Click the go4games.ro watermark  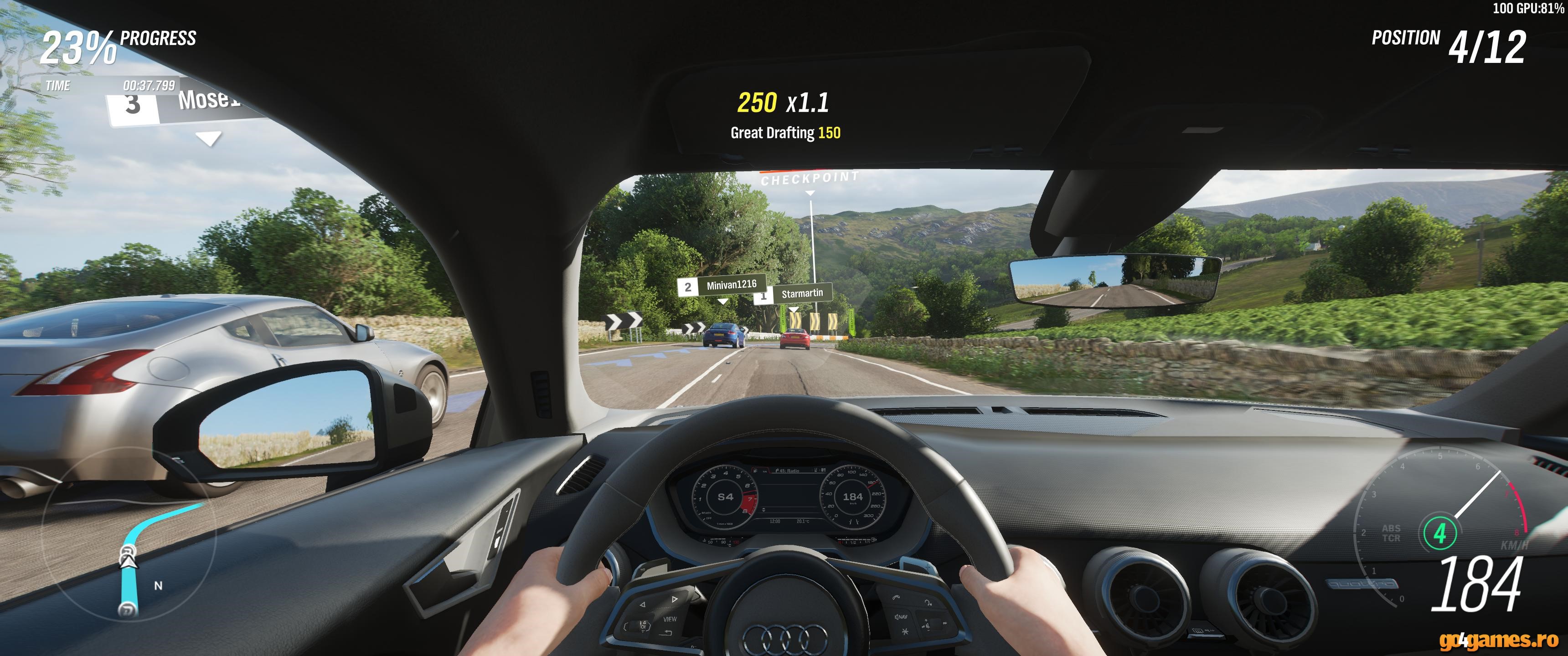(1498, 640)
